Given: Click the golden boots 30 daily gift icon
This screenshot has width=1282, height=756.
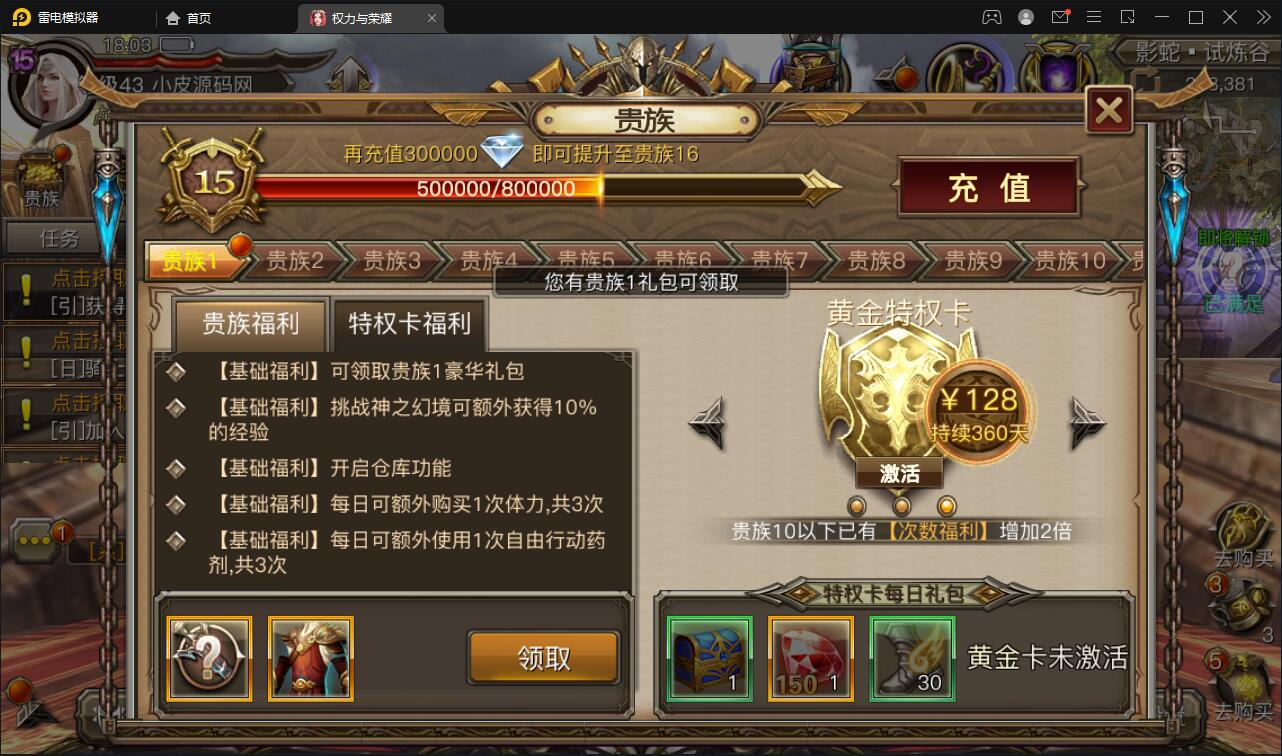Looking at the screenshot, I should (x=910, y=657).
